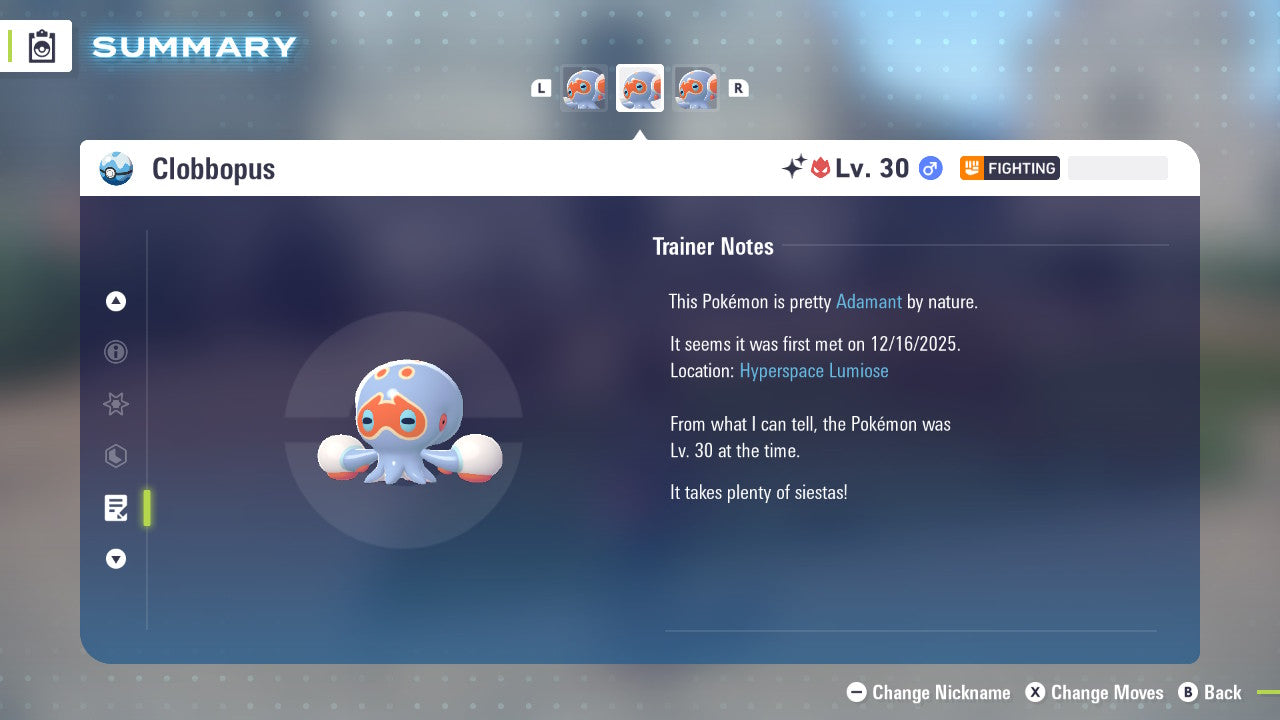1280x720 pixels.
Task: Select the Trainer Notes memo icon
Action: coord(116,508)
